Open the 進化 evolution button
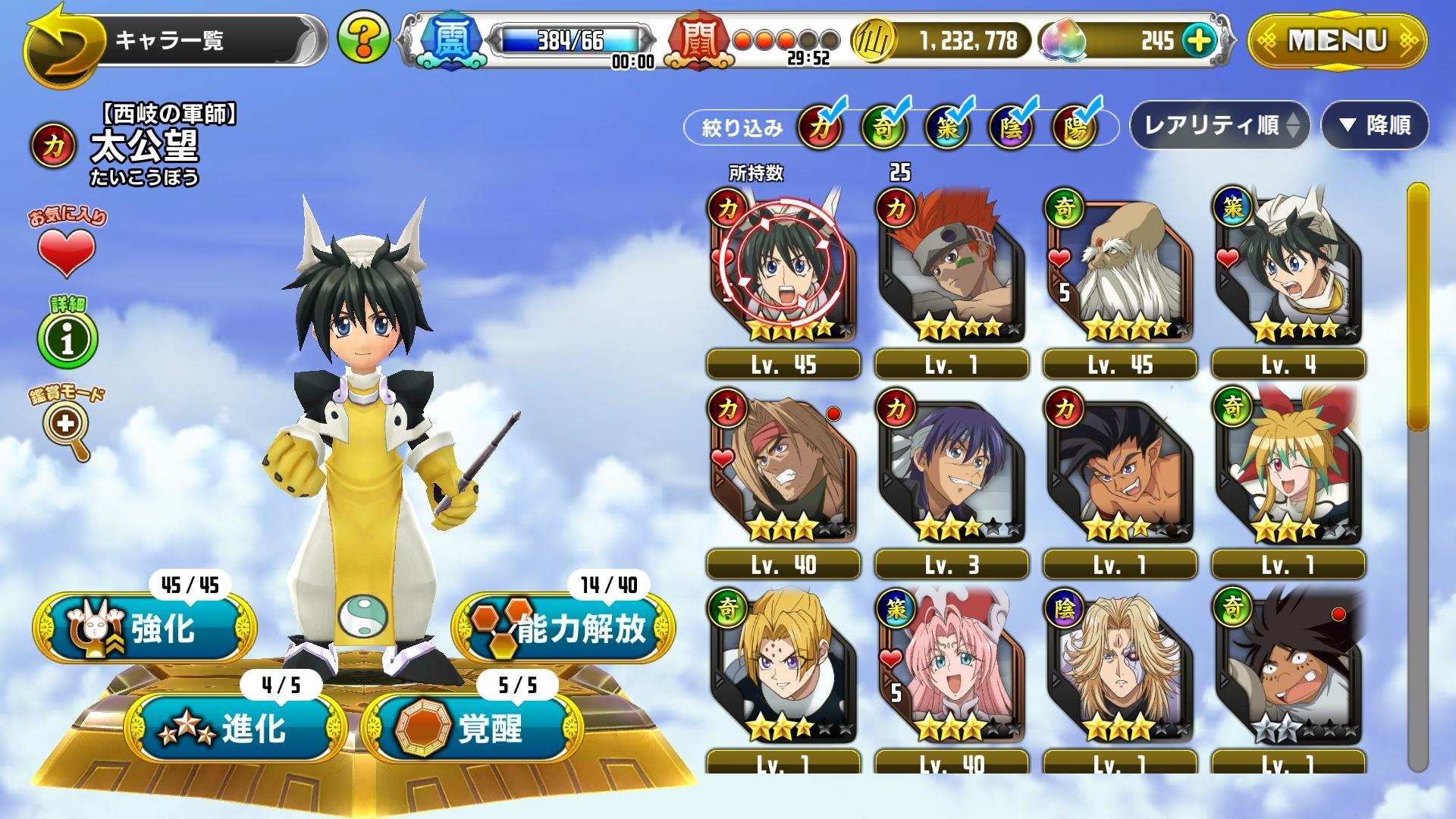This screenshot has height=819, width=1456. point(235,729)
